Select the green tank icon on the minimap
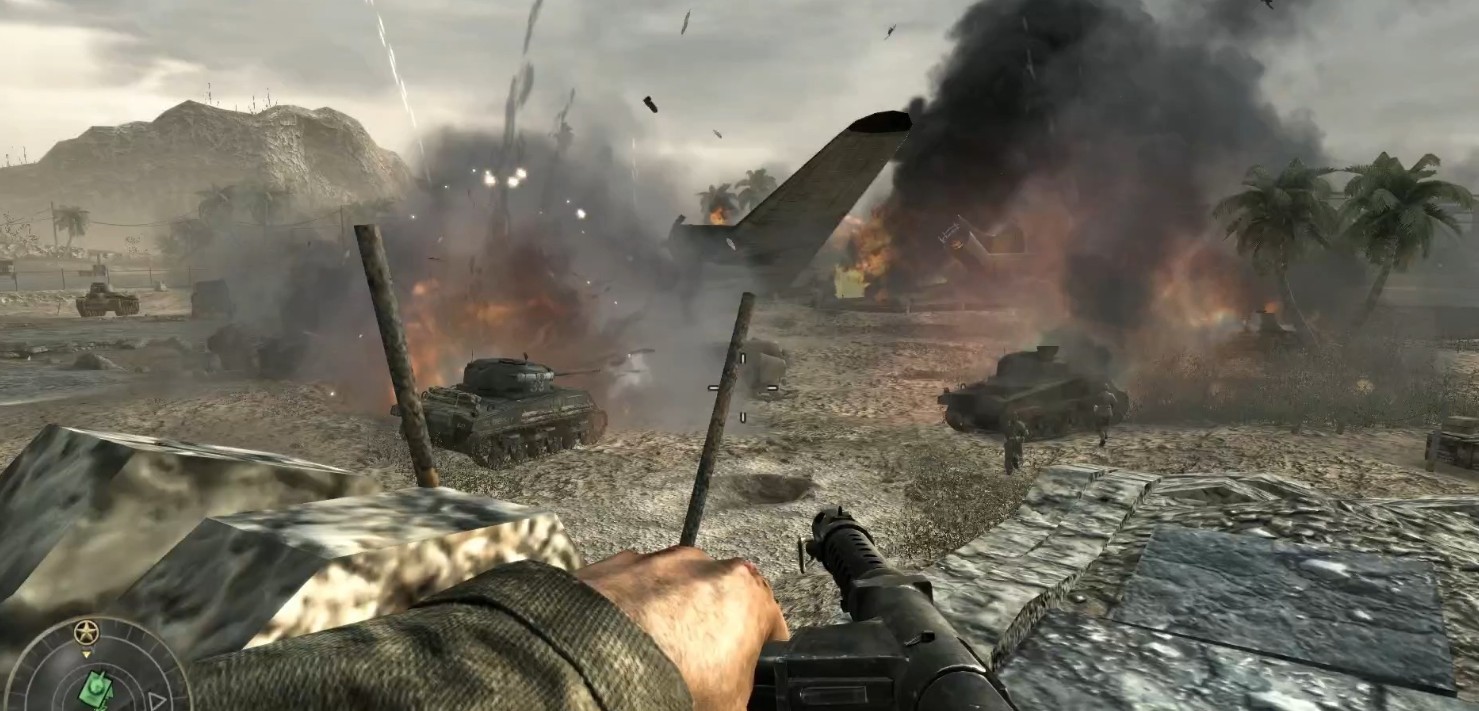1479x711 pixels. tap(97, 689)
